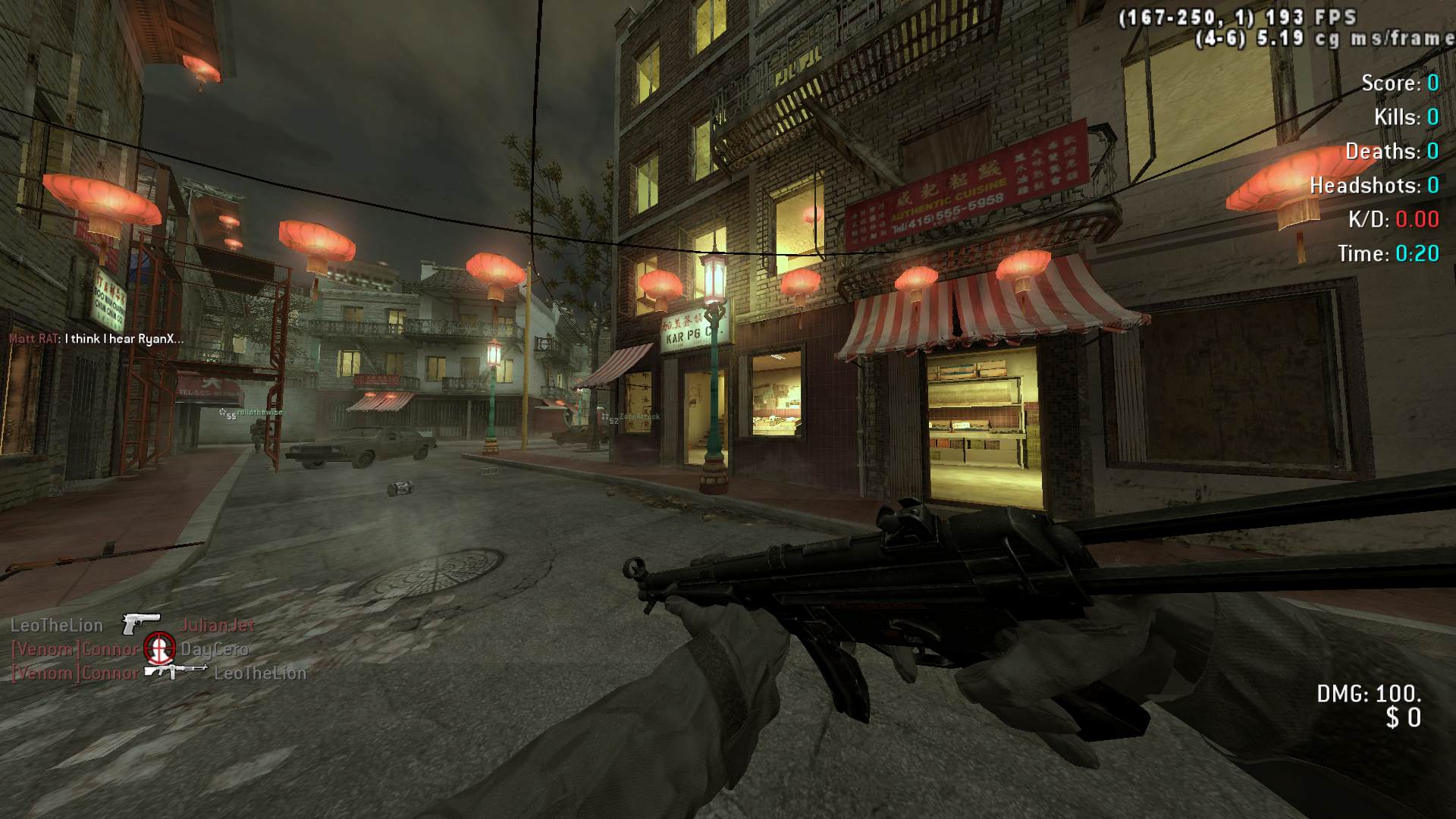Image resolution: width=1456 pixels, height=819 pixels.
Task: Select the red headshot icon in killfeed
Action: 159,648
